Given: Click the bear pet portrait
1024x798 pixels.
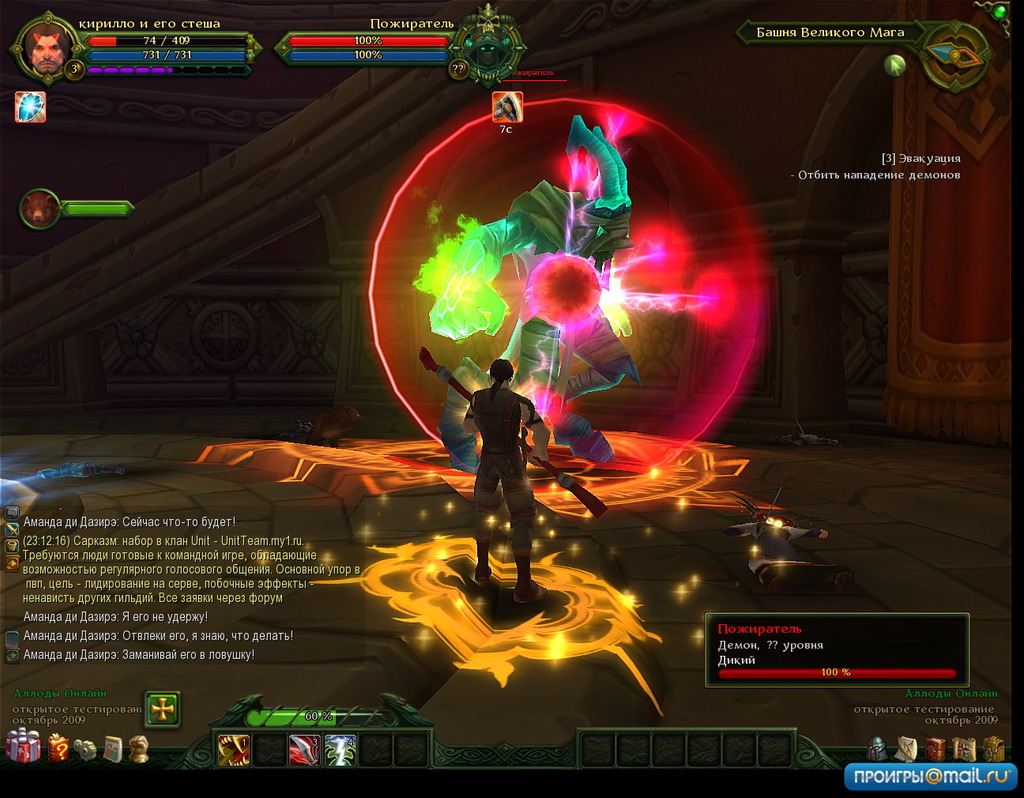Looking at the screenshot, I should point(41,208).
